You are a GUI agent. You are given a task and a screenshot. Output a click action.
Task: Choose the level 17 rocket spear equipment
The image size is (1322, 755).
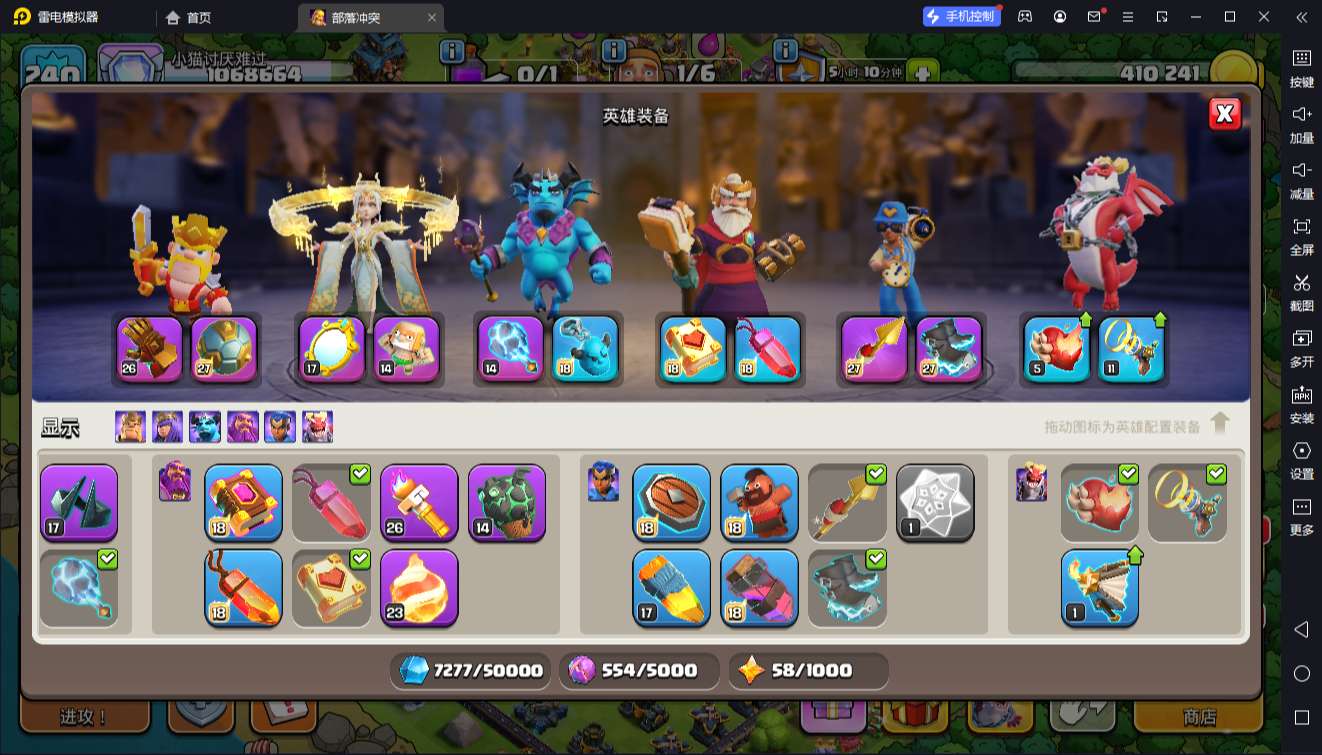tap(671, 587)
